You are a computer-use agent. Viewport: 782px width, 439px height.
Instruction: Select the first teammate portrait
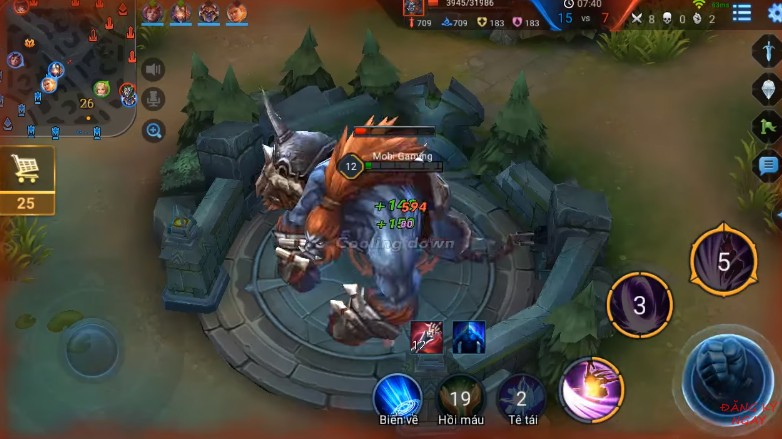pyautogui.click(x=152, y=13)
